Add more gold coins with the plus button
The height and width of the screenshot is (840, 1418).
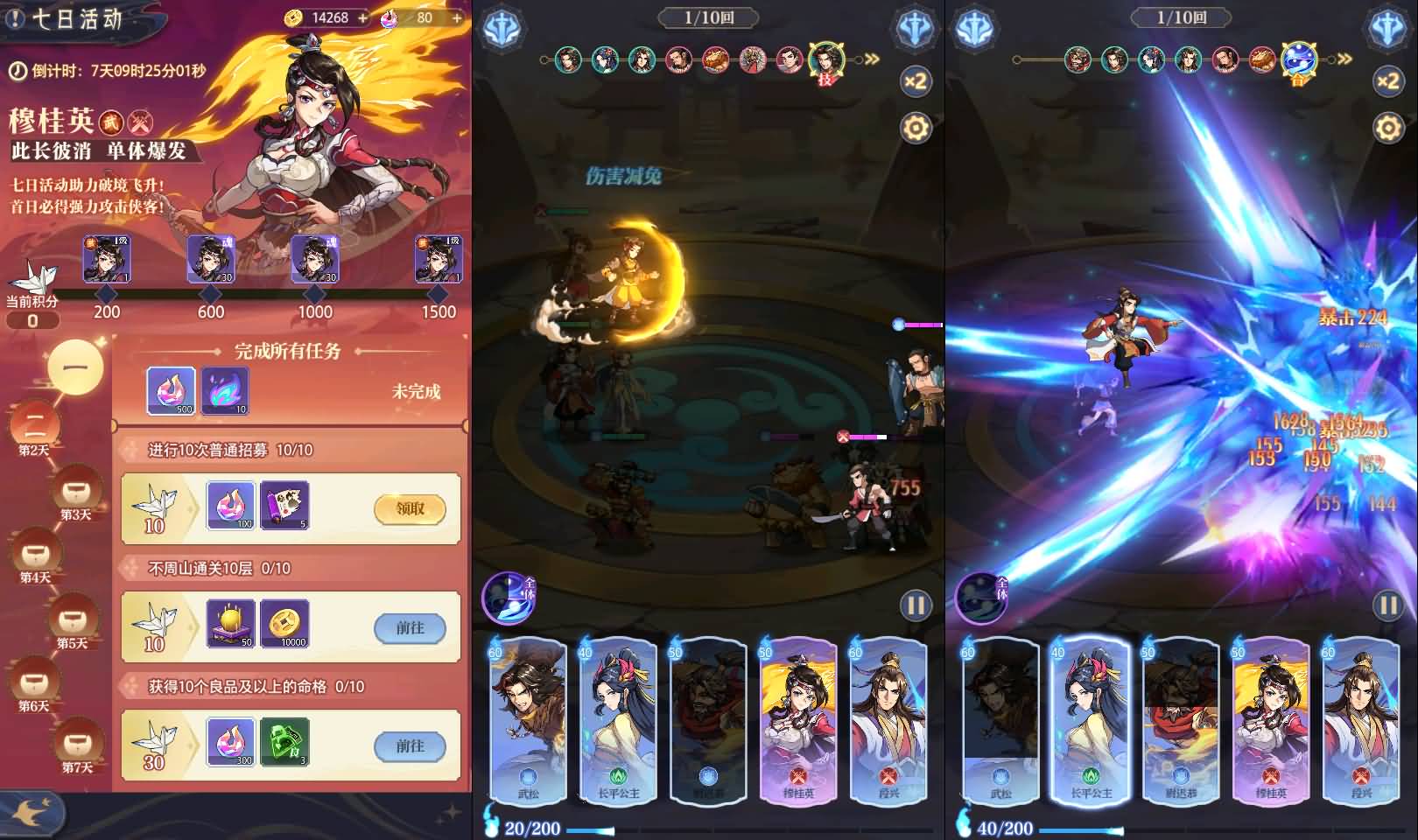[362, 17]
